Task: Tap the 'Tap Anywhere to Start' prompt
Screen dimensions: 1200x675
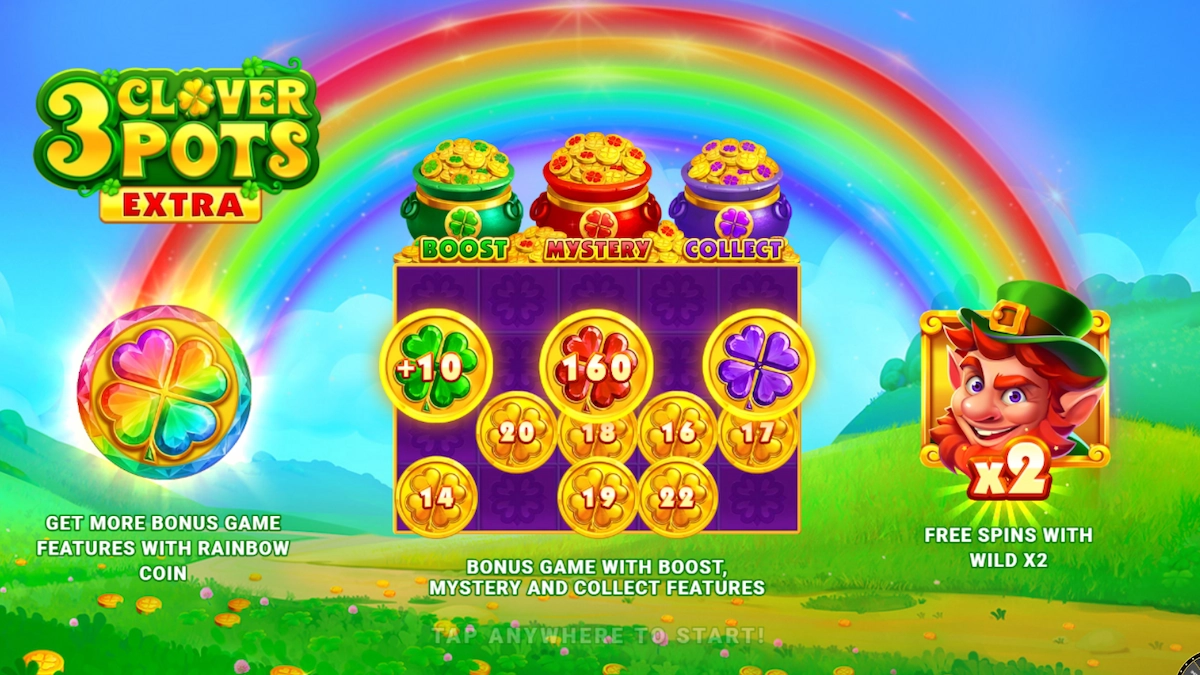Action: click(x=598, y=634)
